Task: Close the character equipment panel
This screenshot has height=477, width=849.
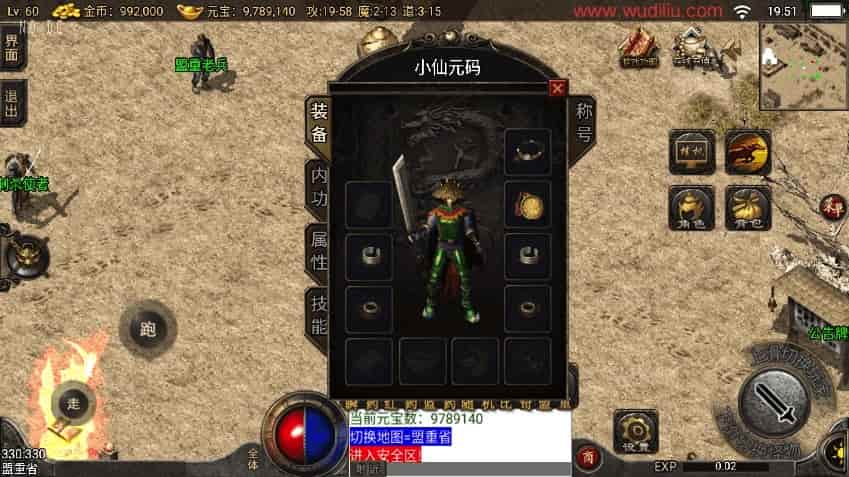Action: click(557, 88)
